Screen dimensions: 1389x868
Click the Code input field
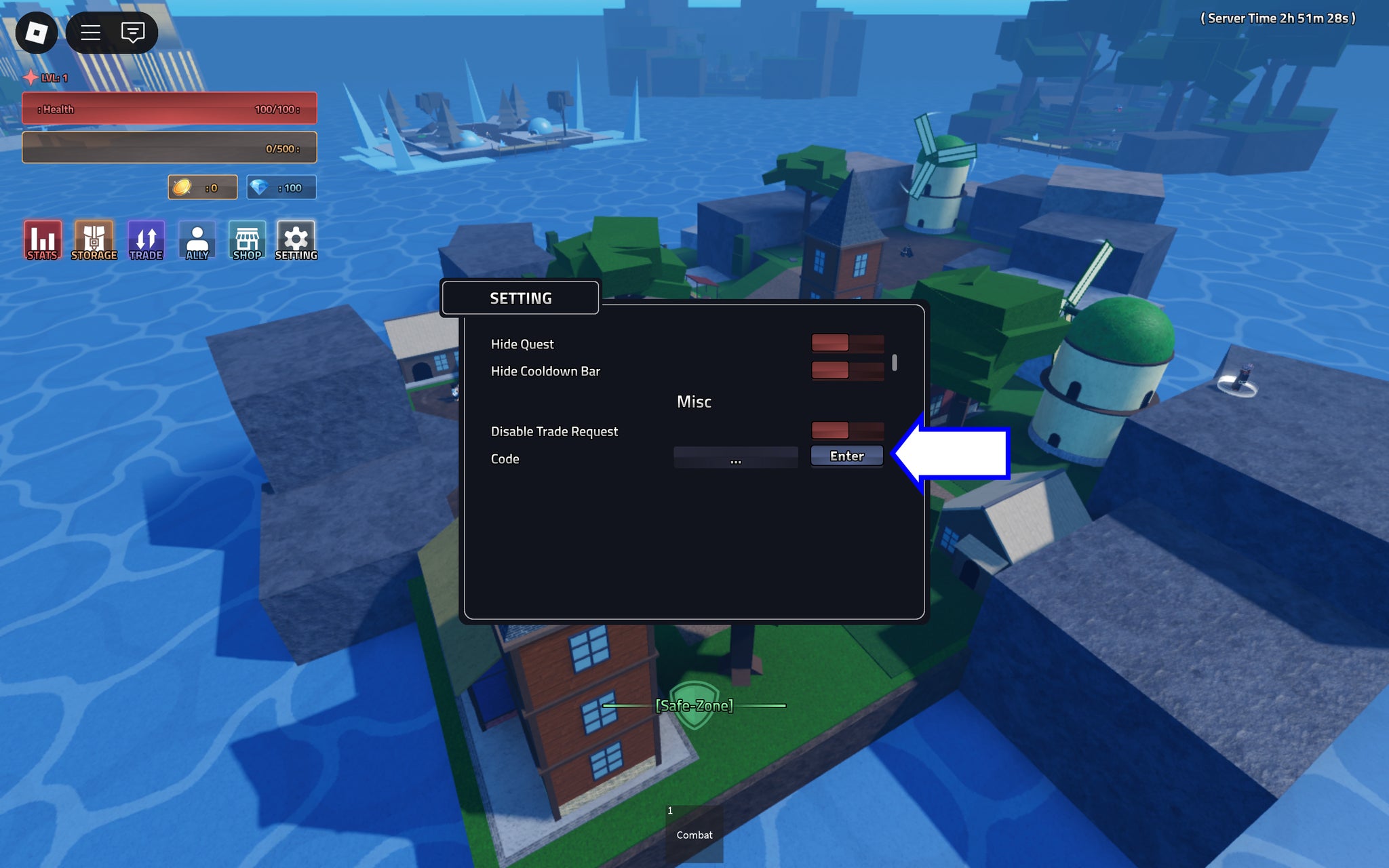tap(736, 458)
